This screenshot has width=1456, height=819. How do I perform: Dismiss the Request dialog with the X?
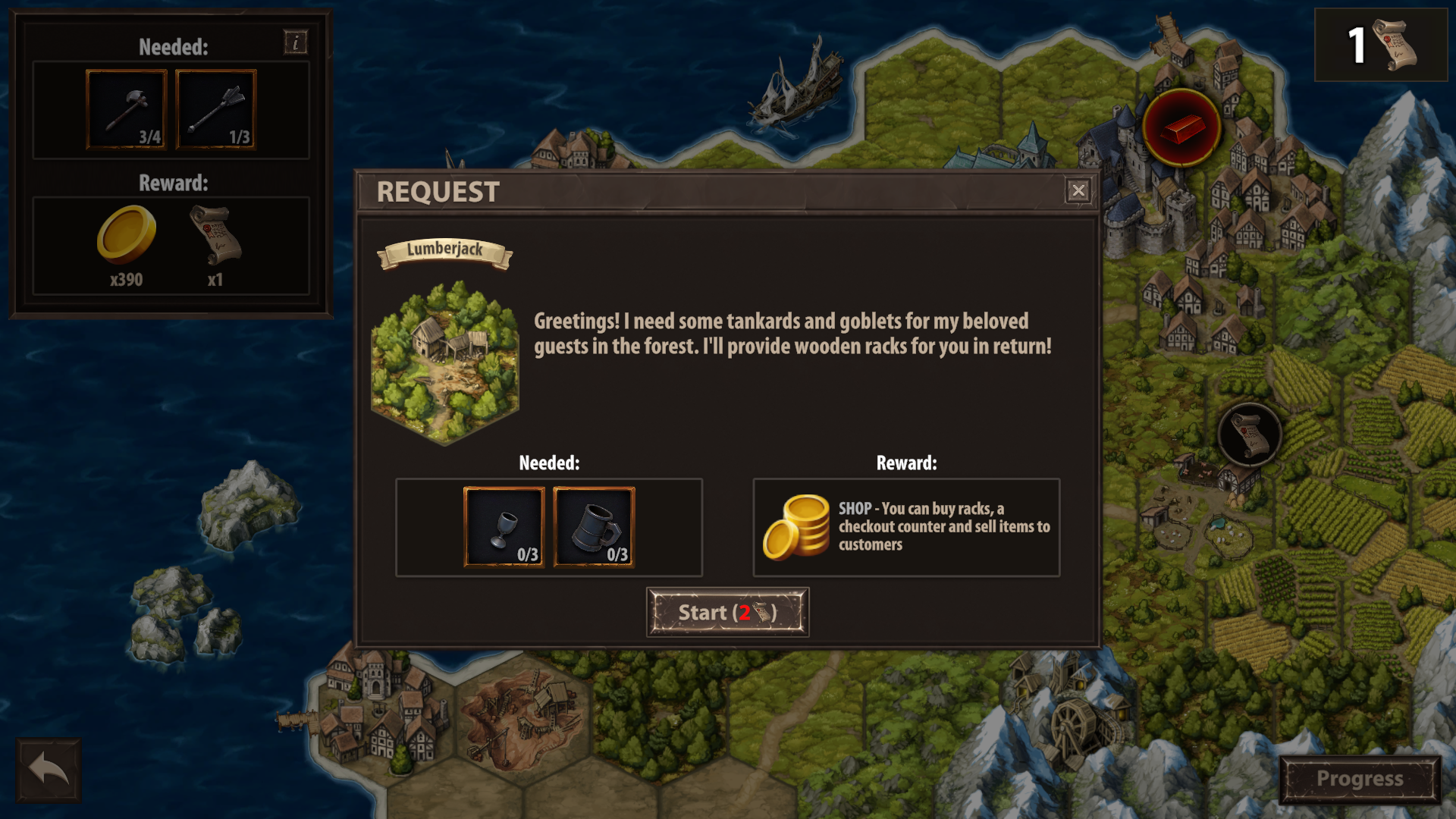pyautogui.click(x=1079, y=190)
